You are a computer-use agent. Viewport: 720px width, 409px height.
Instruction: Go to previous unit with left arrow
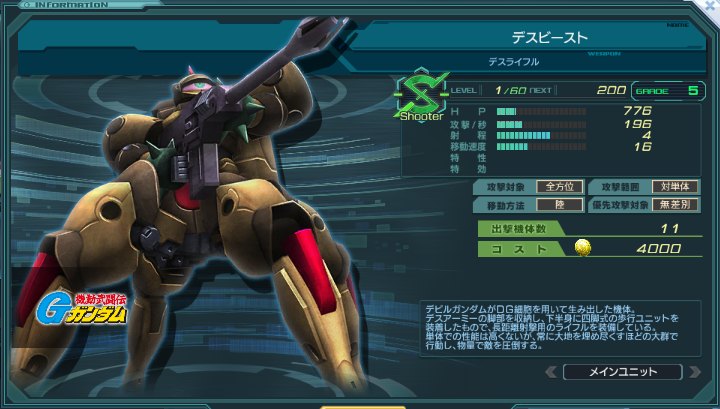point(551,372)
